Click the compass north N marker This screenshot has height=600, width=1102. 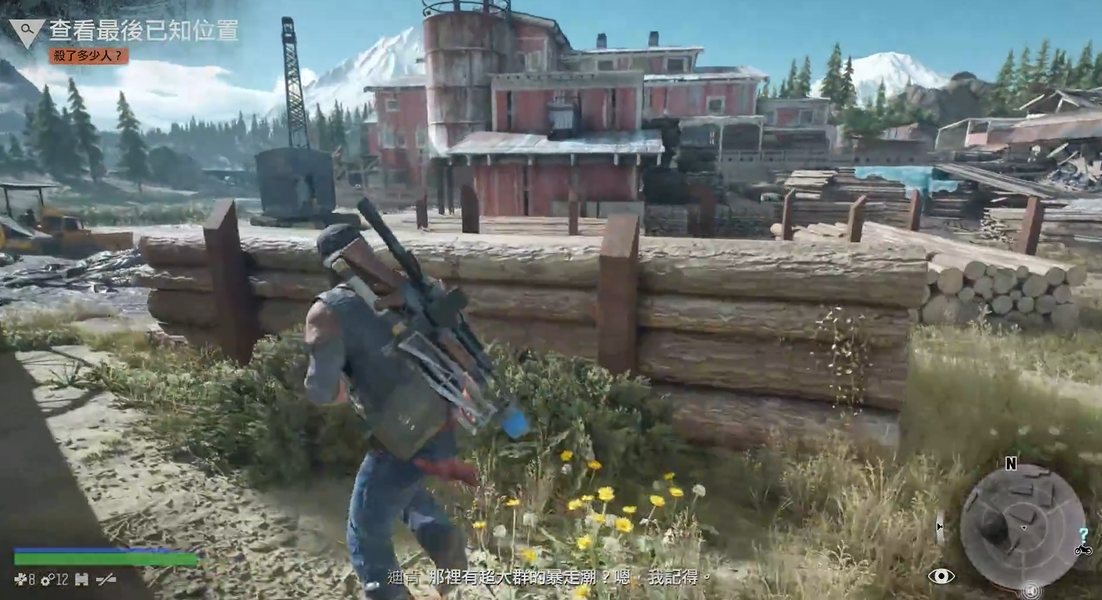1010,463
